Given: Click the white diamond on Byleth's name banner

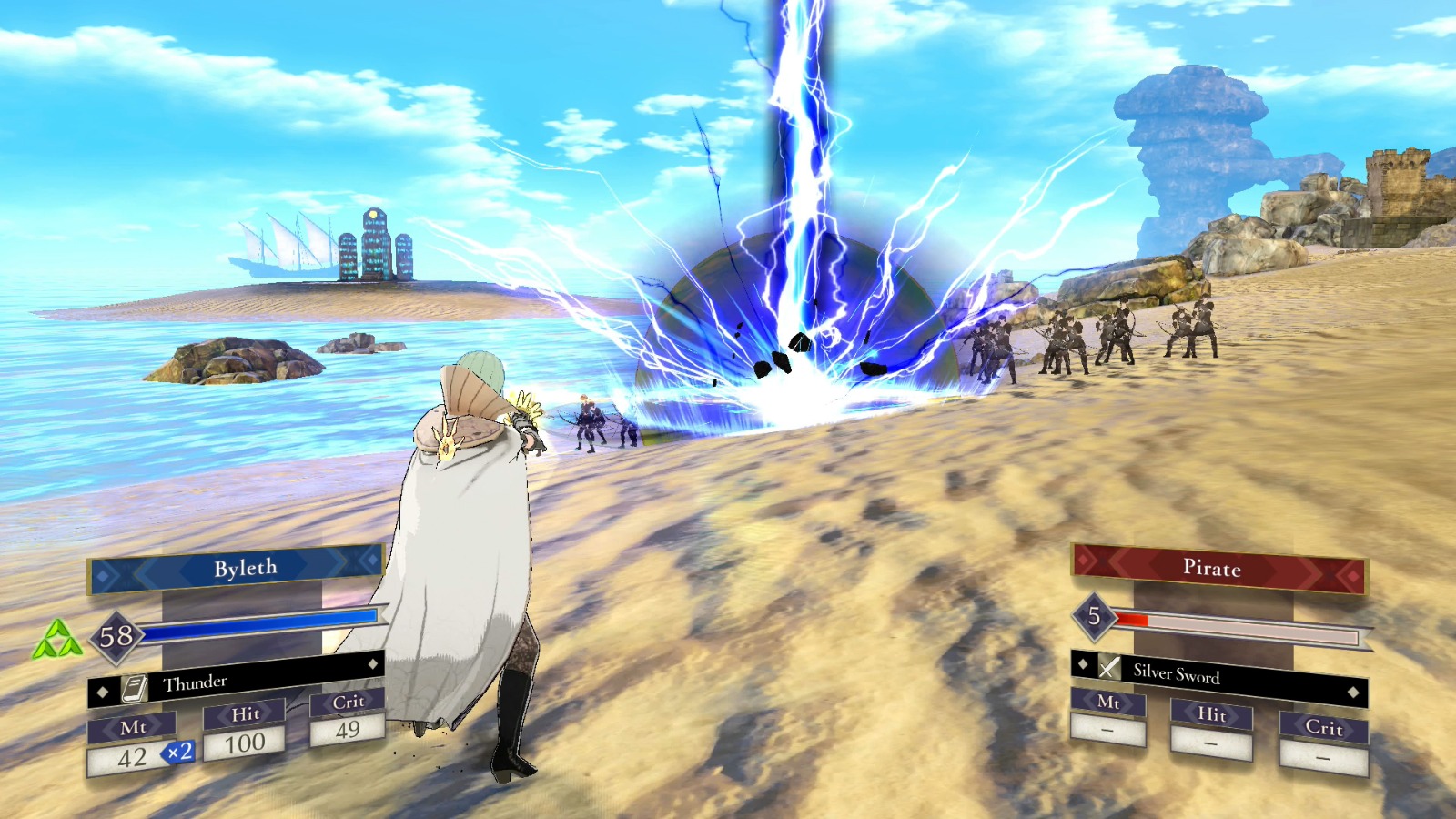Looking at the screenshot, I should [103, 577].
